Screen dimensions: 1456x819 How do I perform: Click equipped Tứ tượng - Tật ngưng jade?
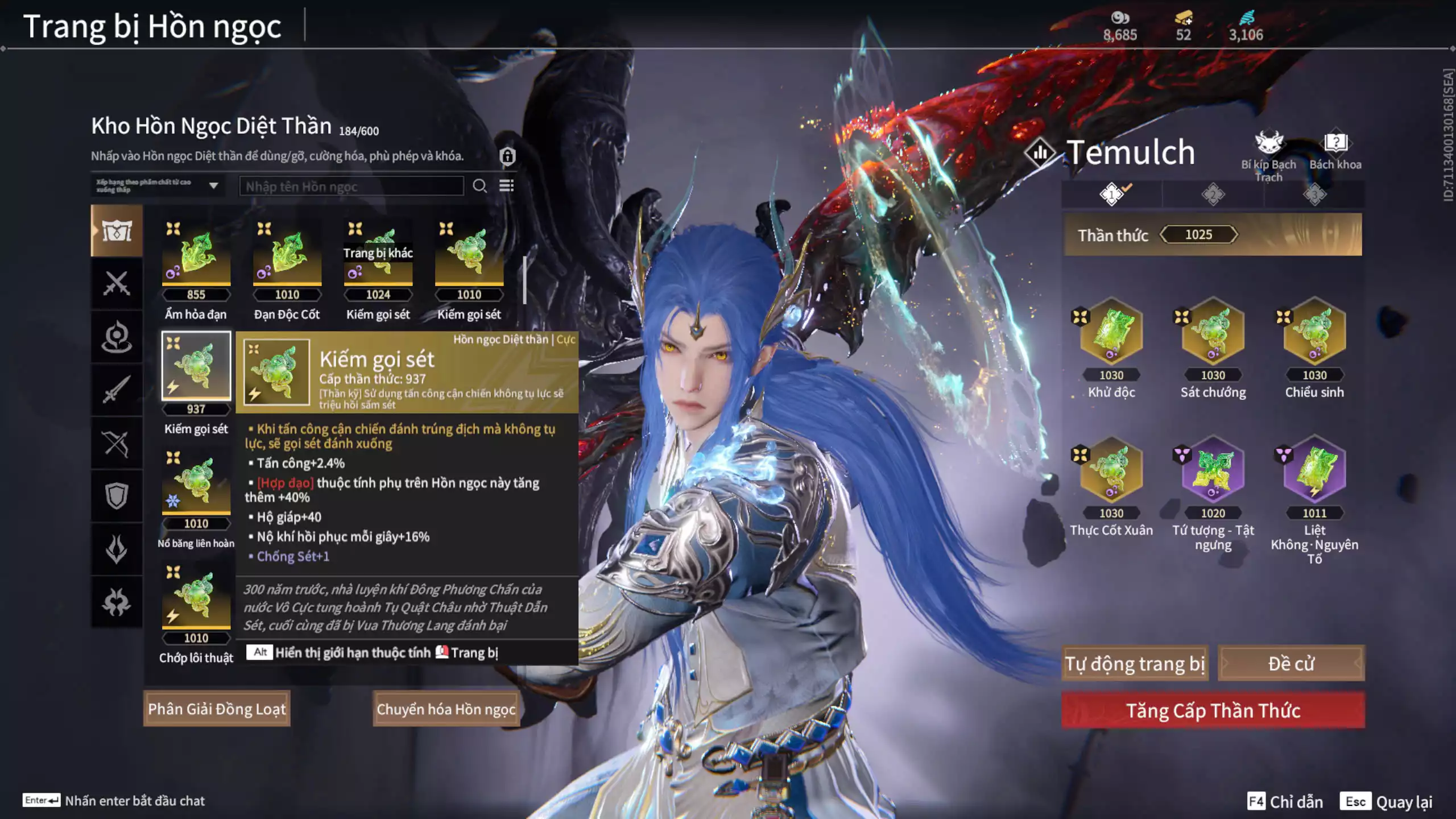(1213, 471)
